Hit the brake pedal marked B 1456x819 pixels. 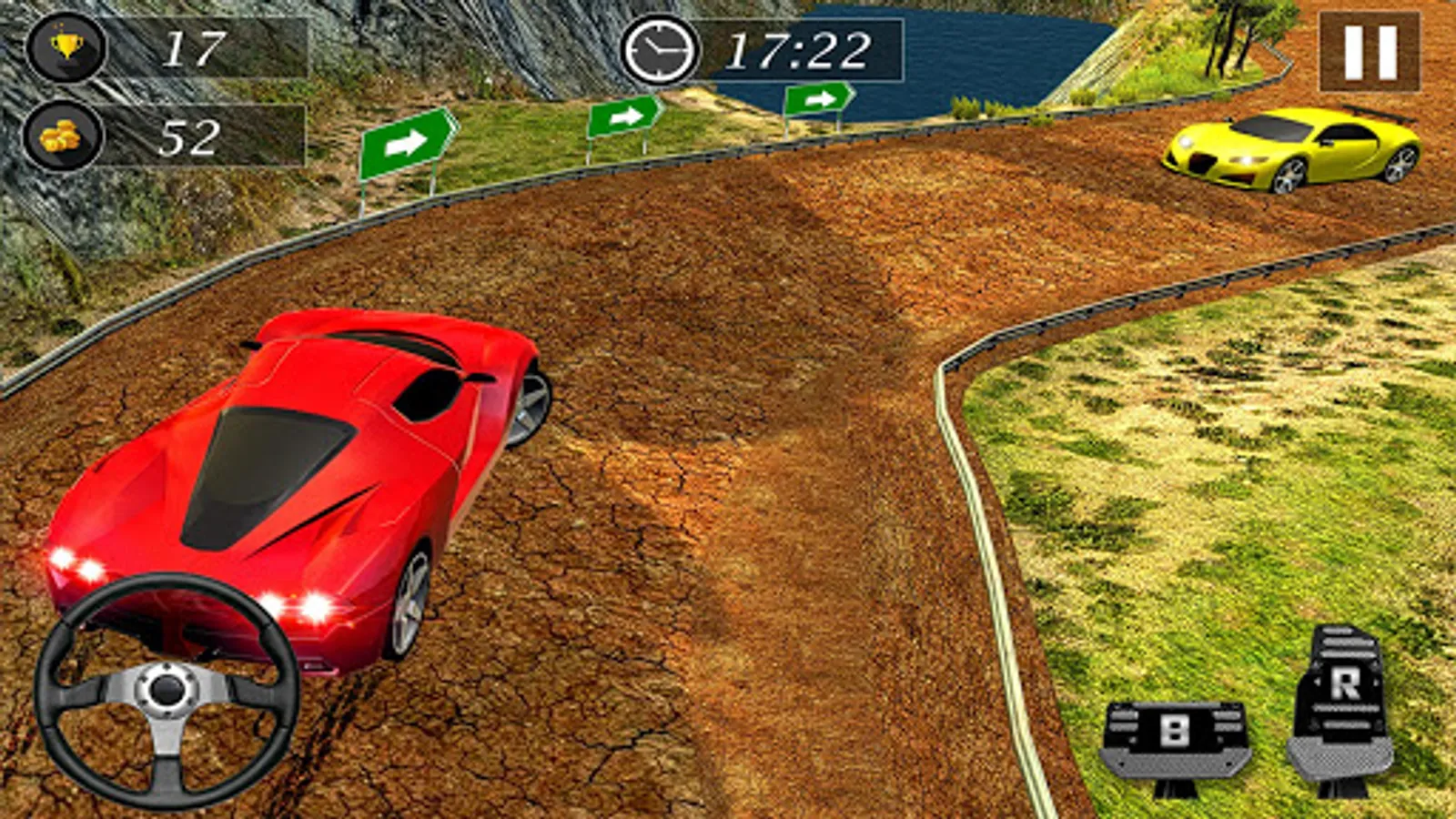pos(1173,739)
